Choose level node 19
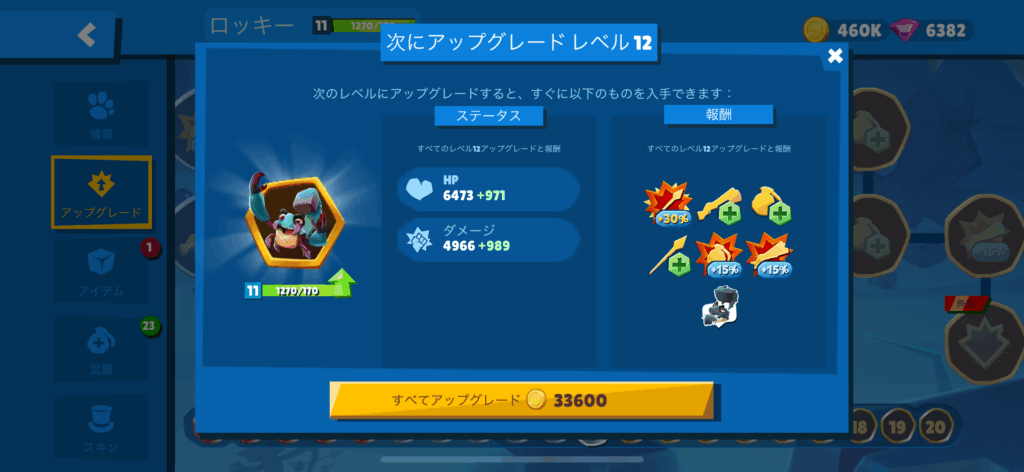This screenshot has width=1024, height=472. click(x=898, y=426)
